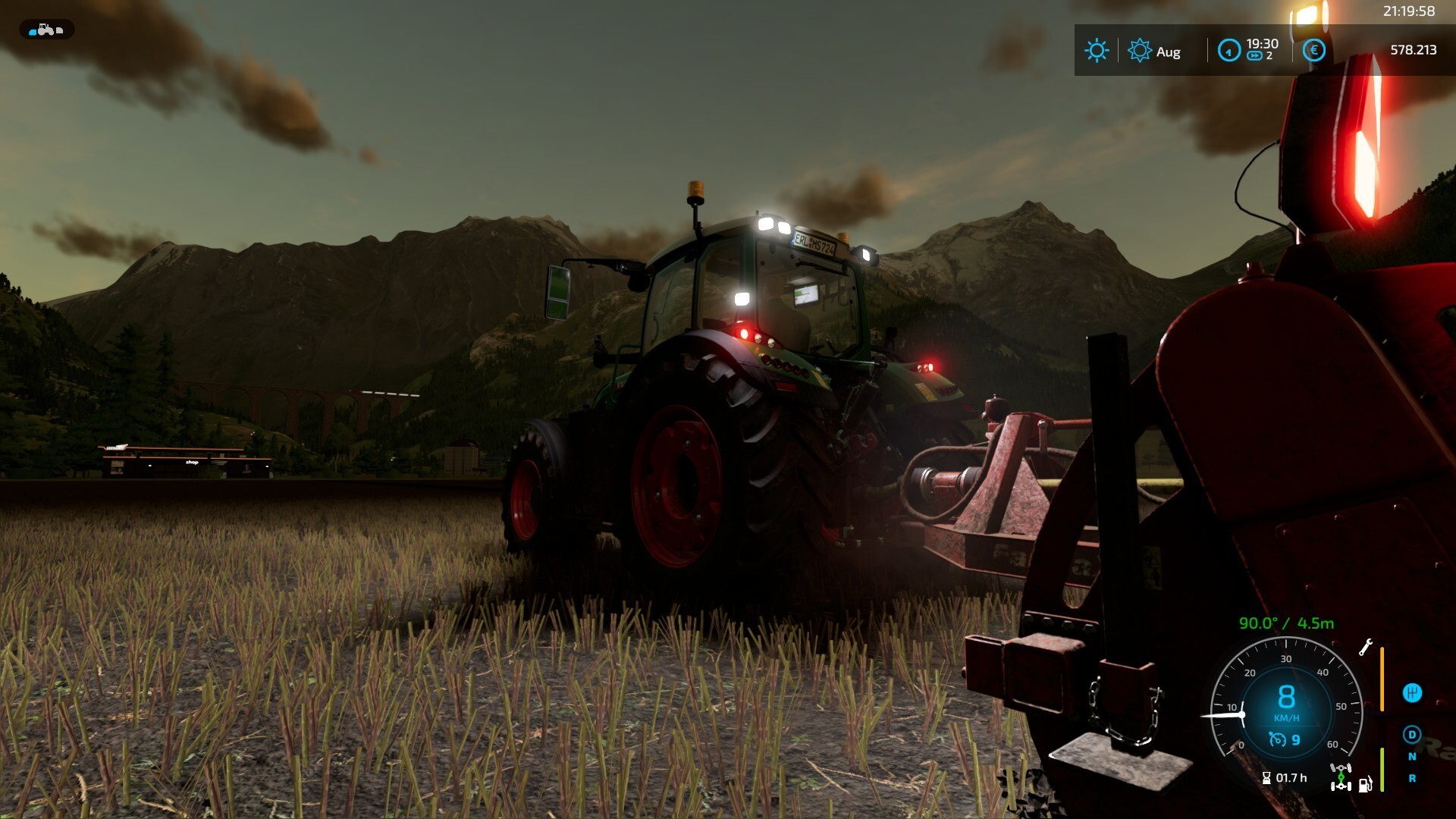Screen dimensions: 1456x819
Task: Click the tractor schema icon
Action: (x=46, y=30)
